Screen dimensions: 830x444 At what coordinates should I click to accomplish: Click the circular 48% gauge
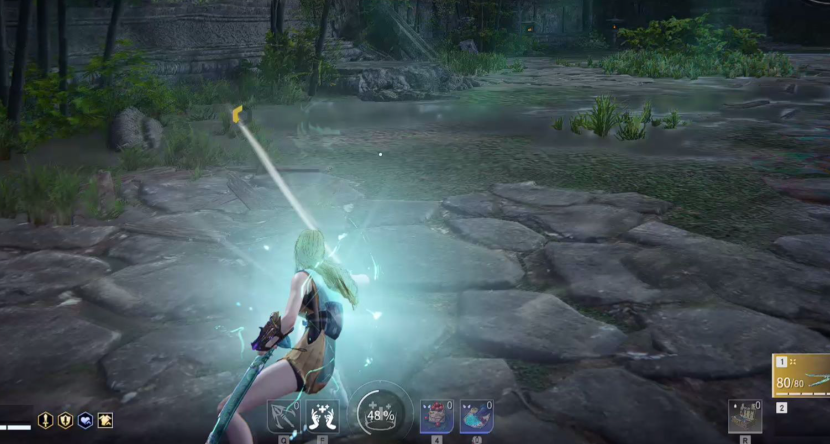379,413
